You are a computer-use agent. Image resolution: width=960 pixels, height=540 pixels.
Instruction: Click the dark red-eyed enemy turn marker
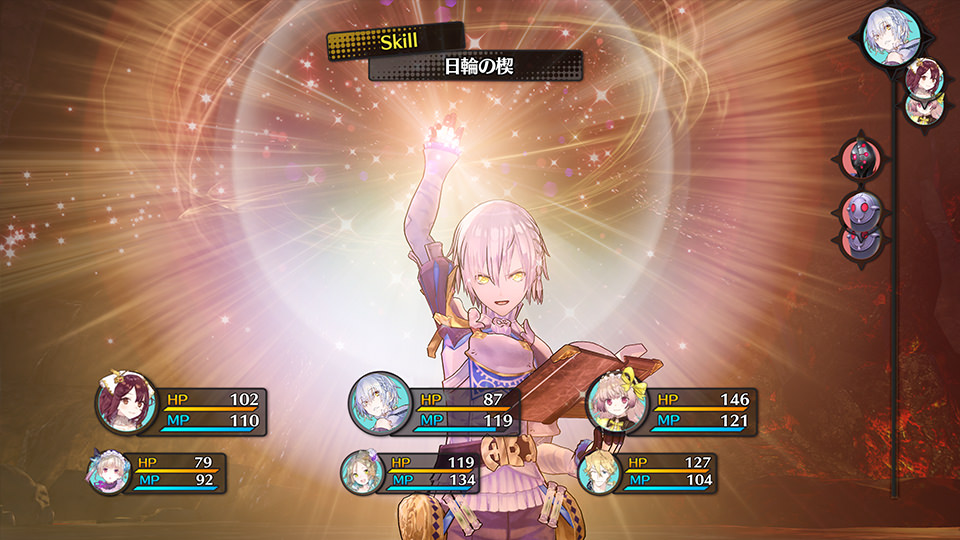coord(861,158)
